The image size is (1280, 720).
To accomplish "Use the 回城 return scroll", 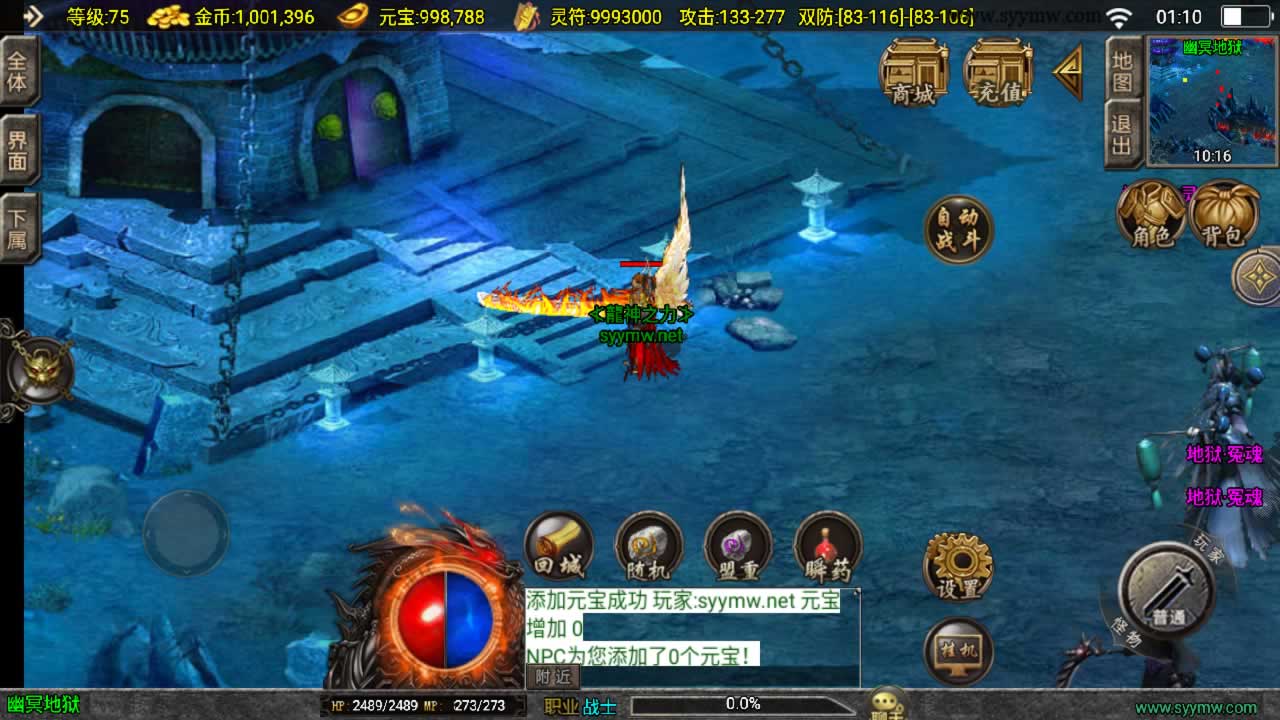I will click(558, 547).
